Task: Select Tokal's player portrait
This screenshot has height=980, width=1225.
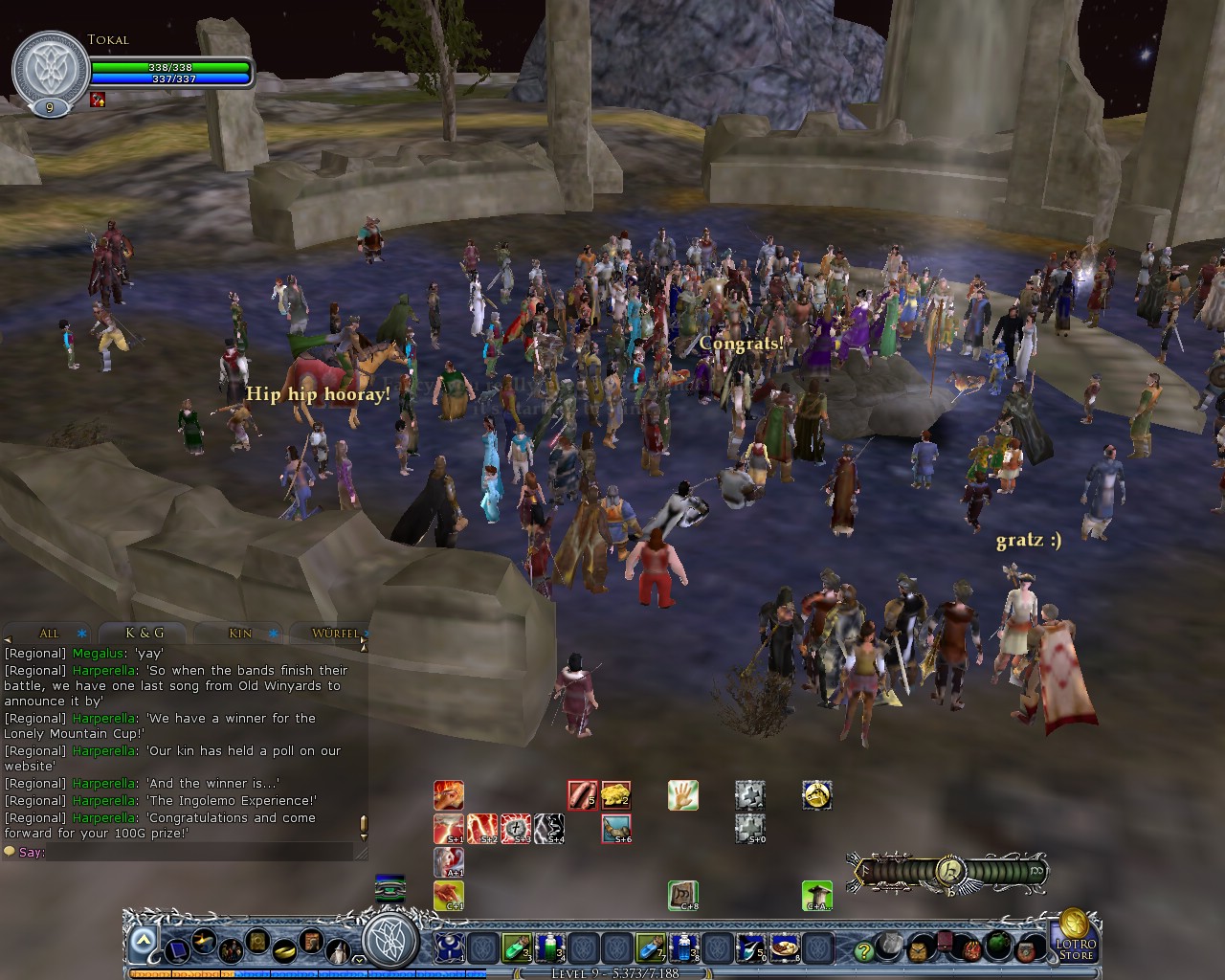Action: [x=50, y=69]
